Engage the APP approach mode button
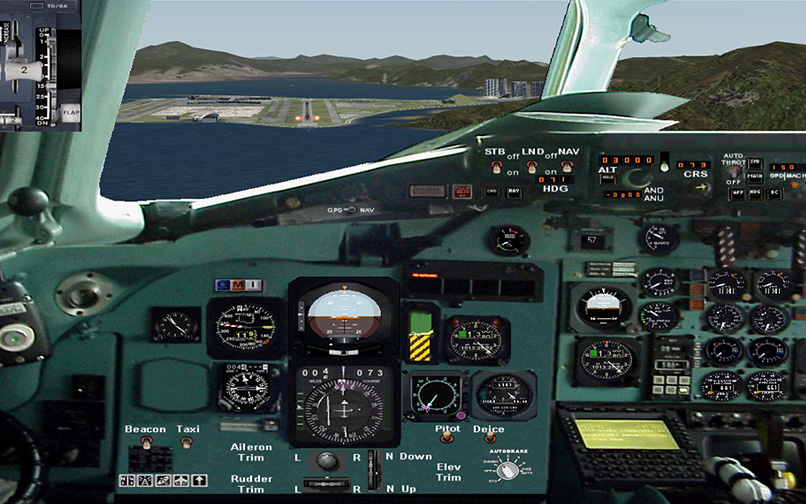This screenshot has height=504, width=806. point(738,192)
